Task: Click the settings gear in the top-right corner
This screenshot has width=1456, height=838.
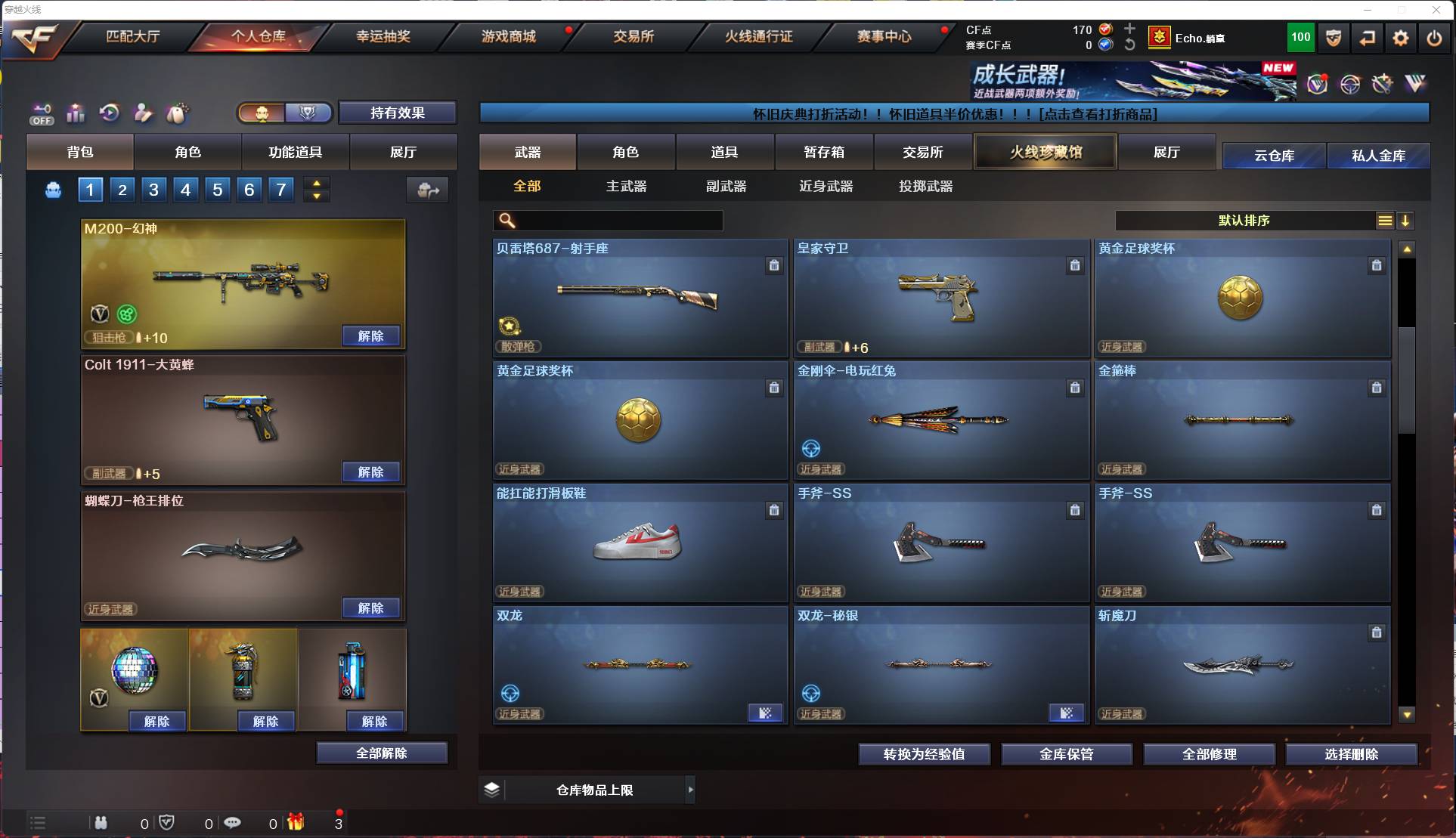Action: coord(1401,37)
